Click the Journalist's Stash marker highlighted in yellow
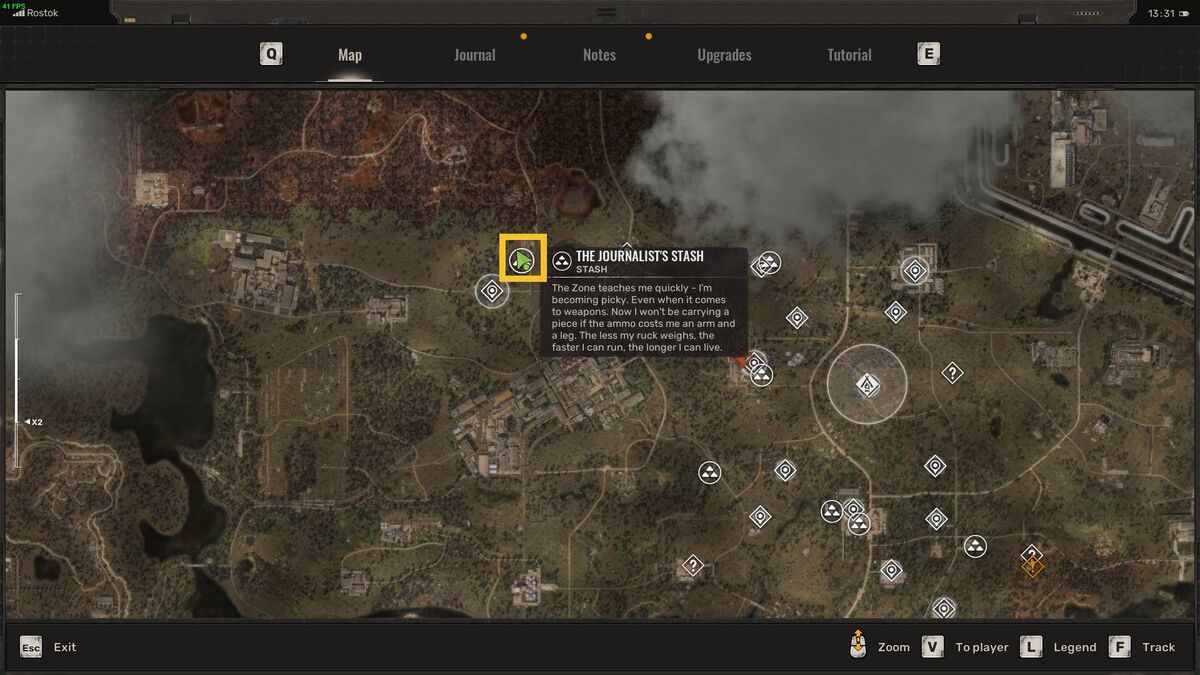The image size is (1200, 675). pyautogui.click(x=522, y=260)
